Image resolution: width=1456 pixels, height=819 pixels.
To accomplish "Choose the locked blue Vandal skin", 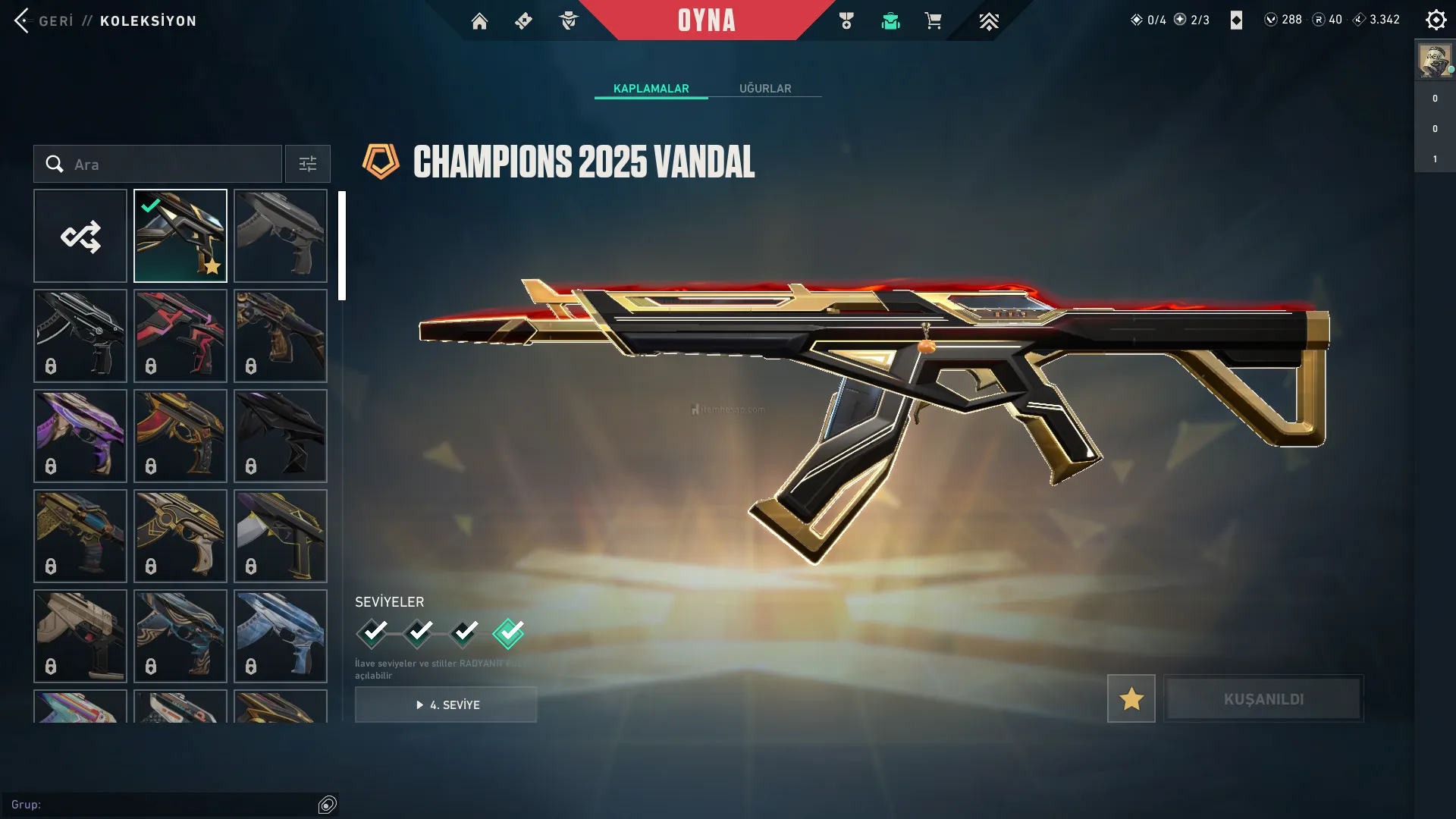I will pos(281,636).
